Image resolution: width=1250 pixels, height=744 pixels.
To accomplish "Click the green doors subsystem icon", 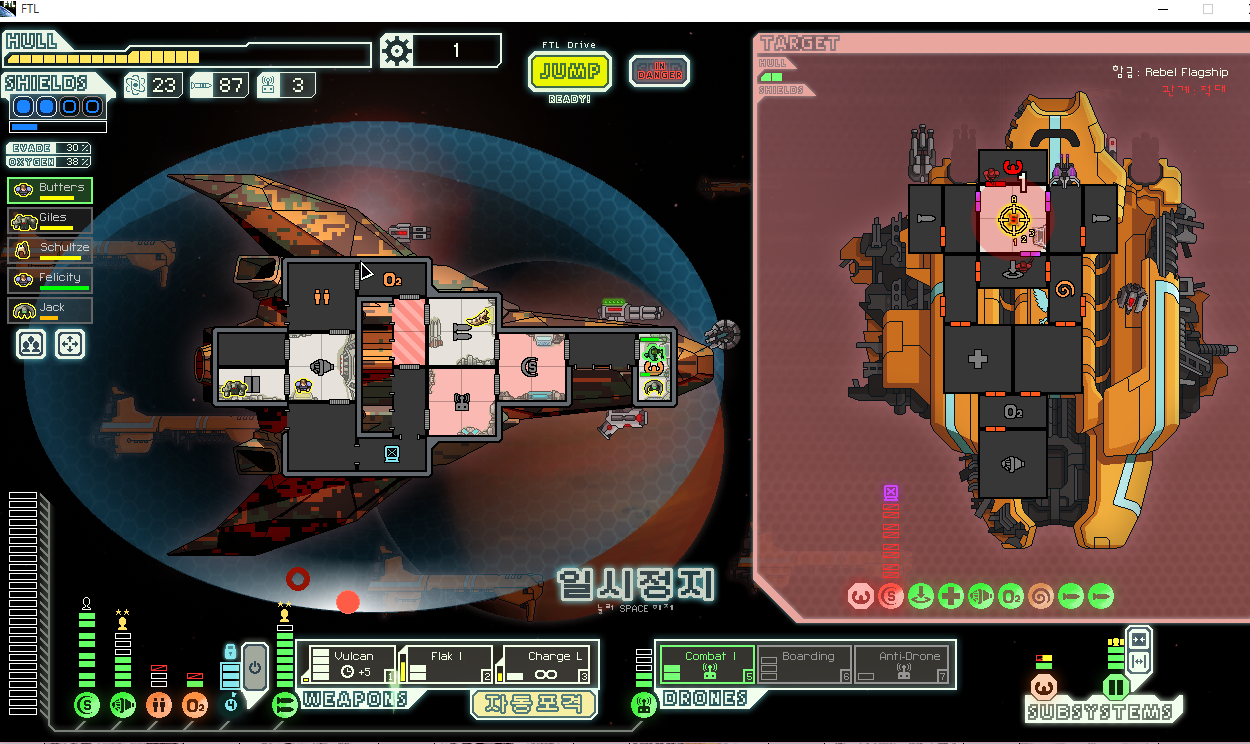I will coord(1115,687).
